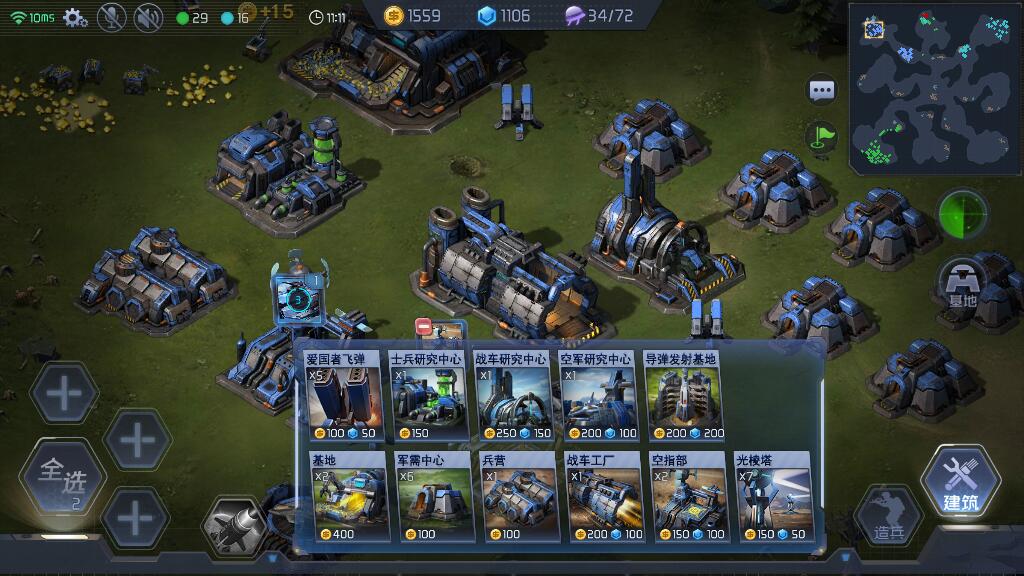Toggle the microphone mute icon
The image size is (1024, 576).
(x=112, y=17)
